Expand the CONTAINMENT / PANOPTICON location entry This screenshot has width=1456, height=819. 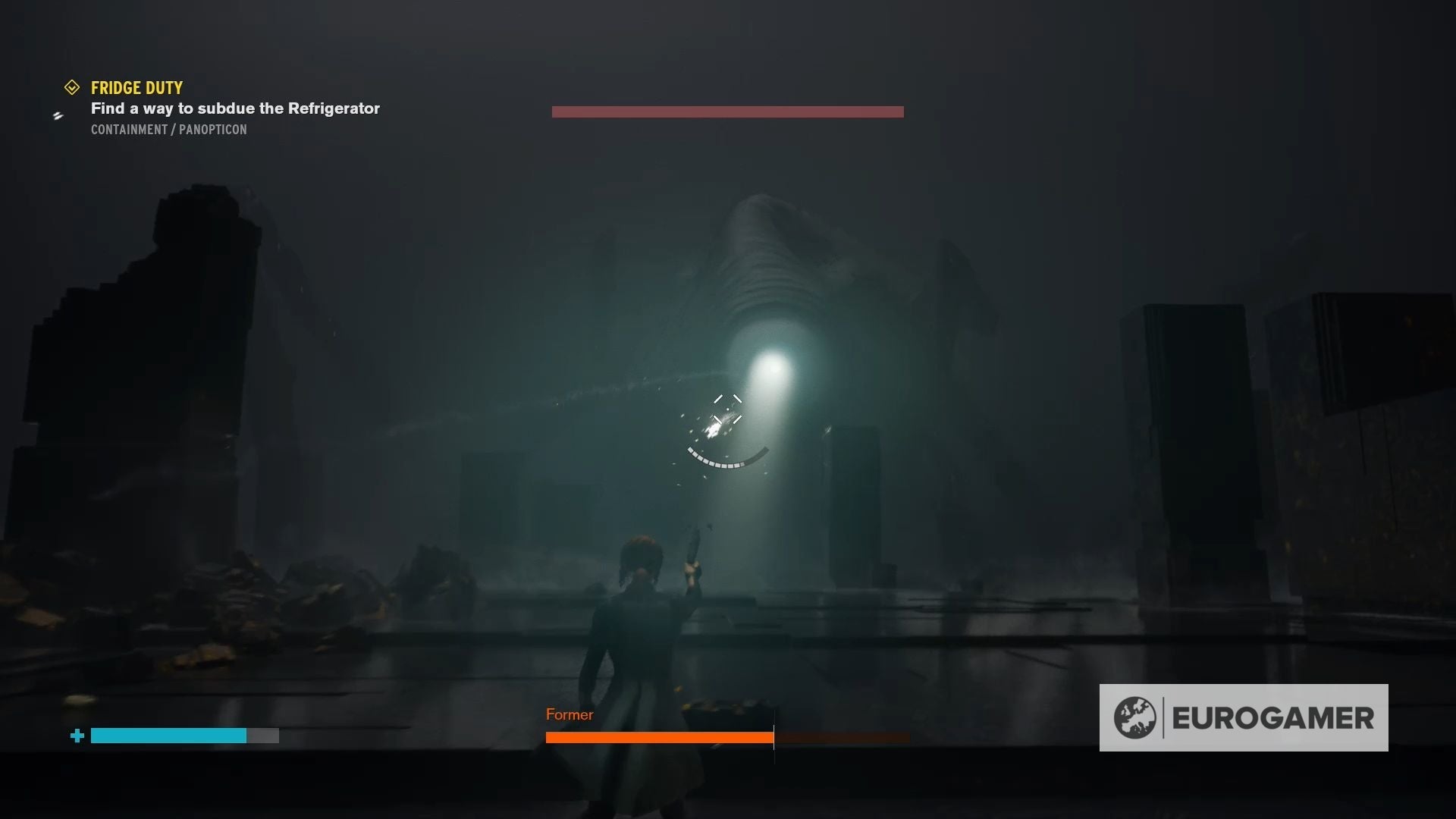pos(168,129)
